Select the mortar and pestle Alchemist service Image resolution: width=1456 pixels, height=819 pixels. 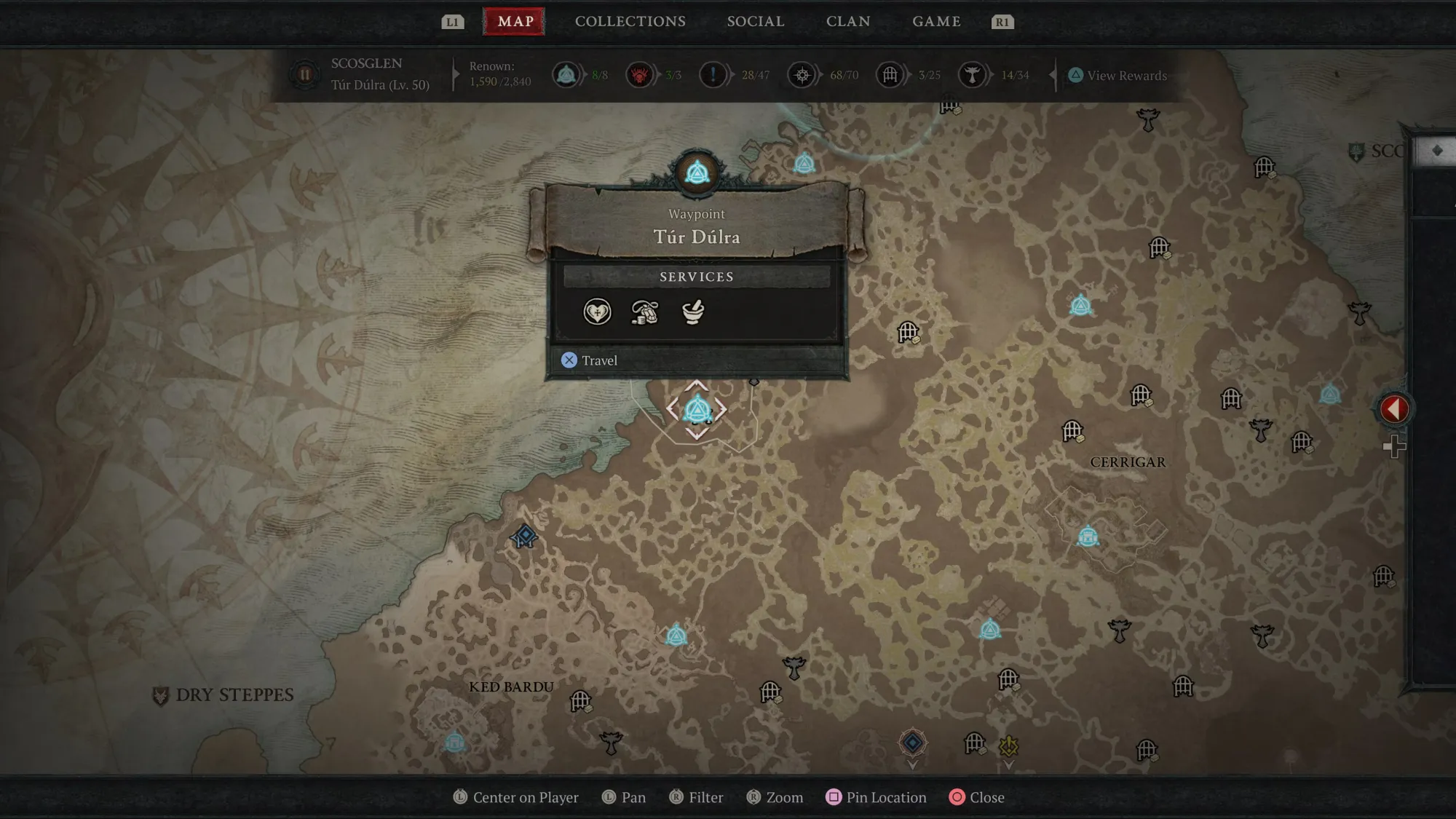point(693,312)
